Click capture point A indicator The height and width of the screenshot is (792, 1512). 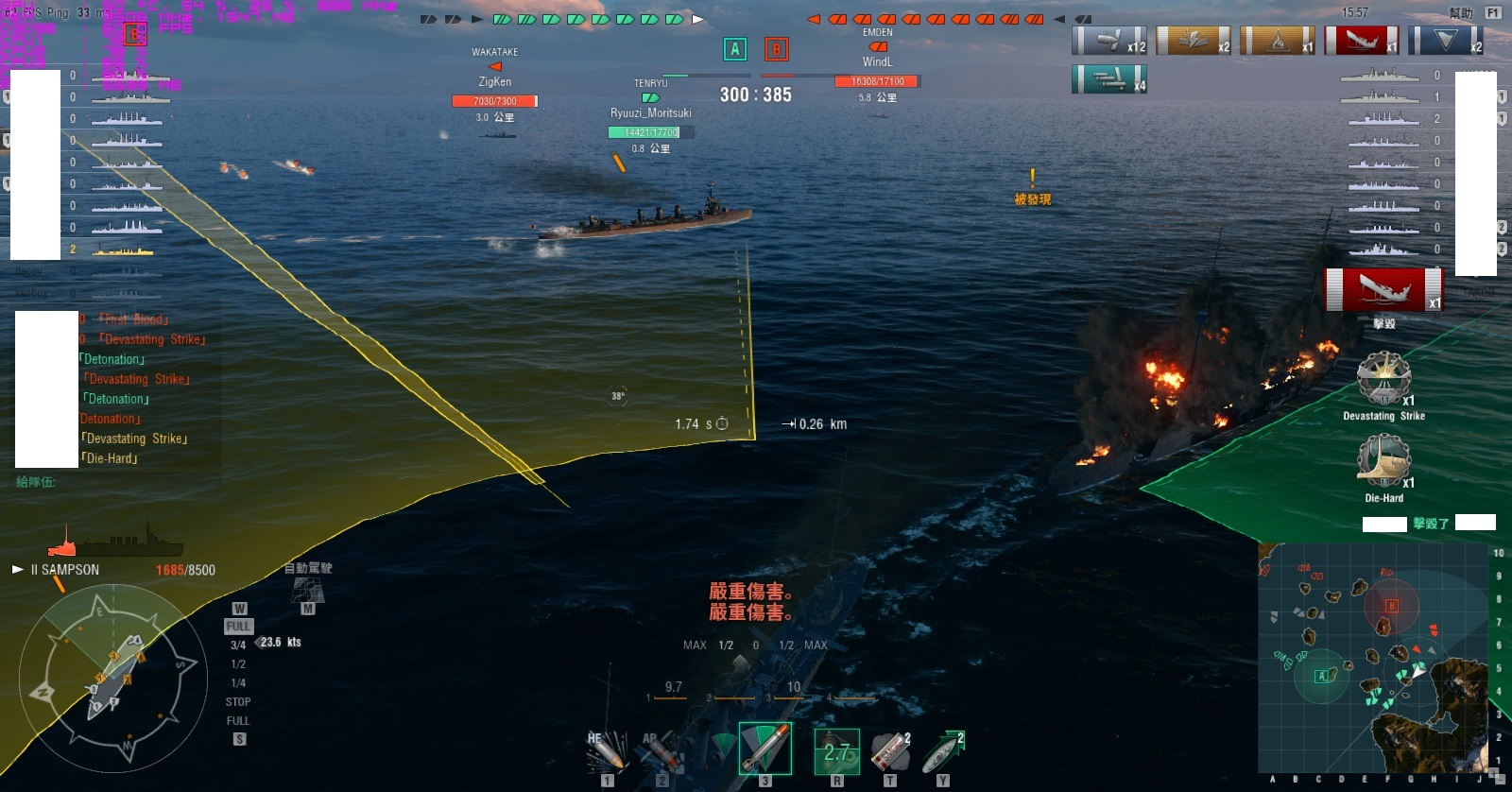[x=735, y=49]
